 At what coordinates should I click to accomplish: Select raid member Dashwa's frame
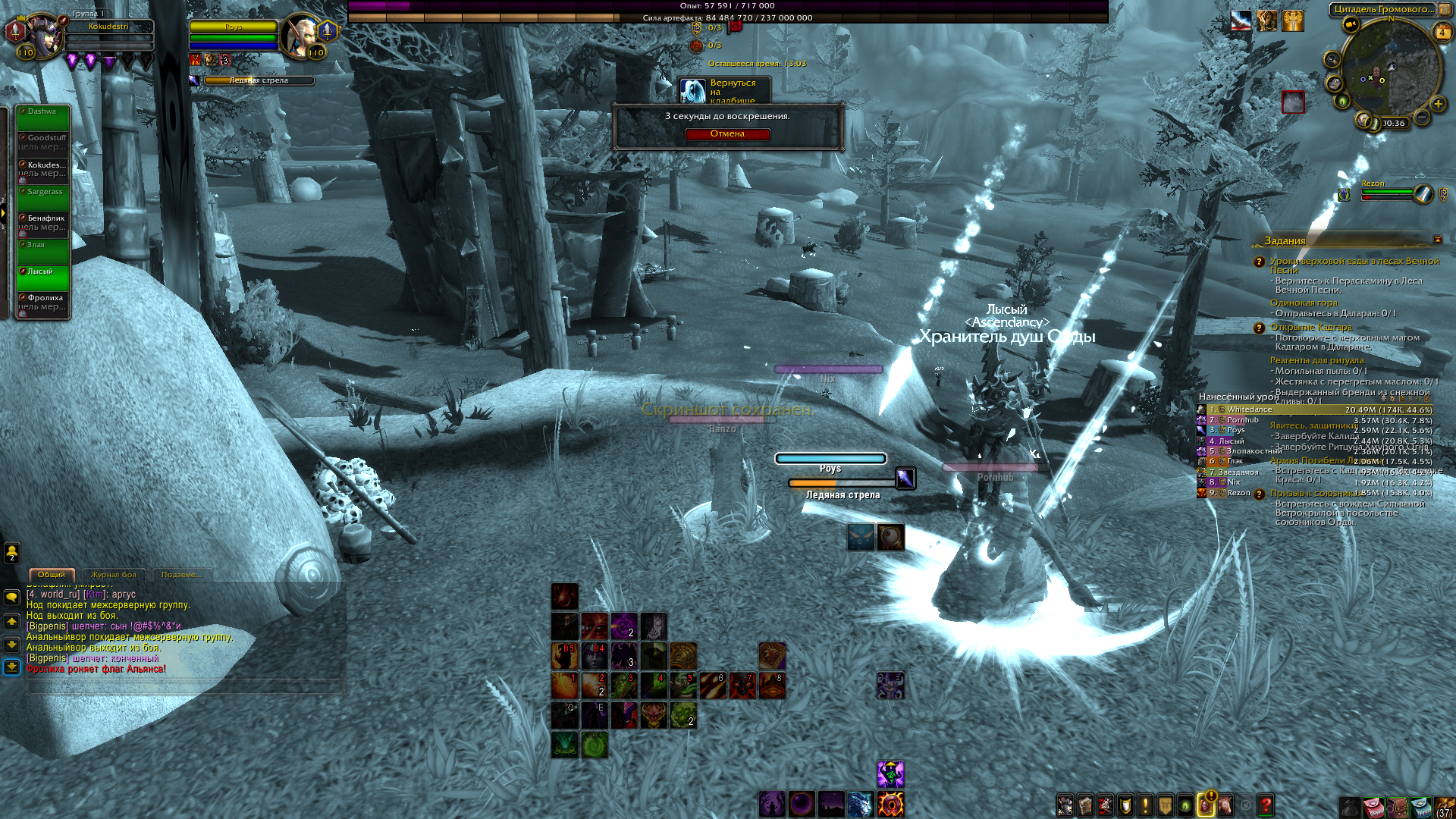pos(43,118)
